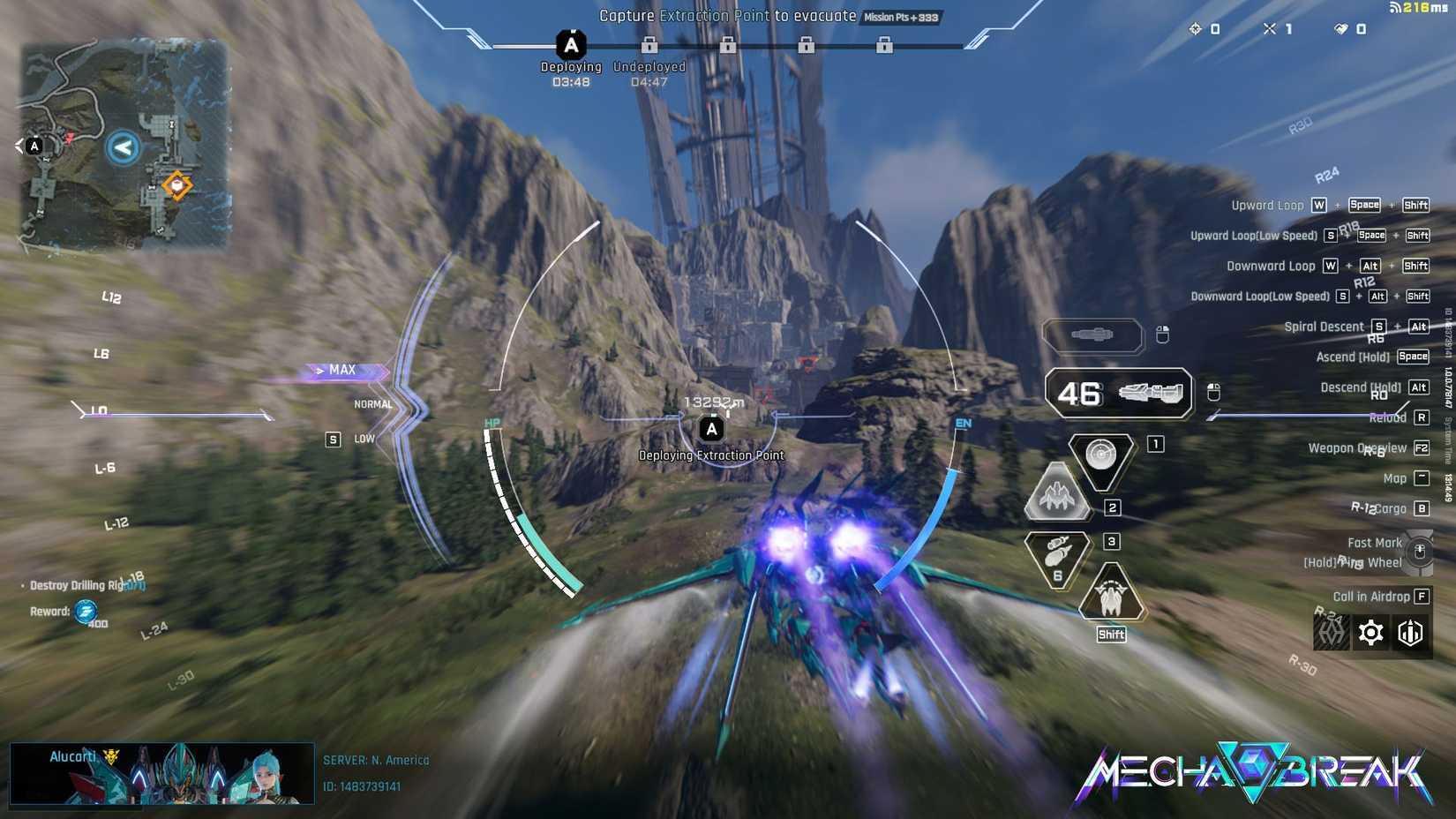Toggle the MAX throttle setting

pos(342,370)
